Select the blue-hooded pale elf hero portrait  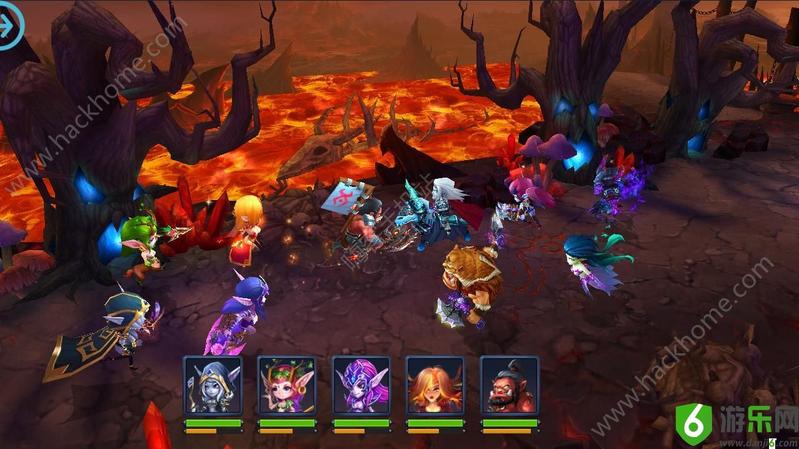tap(212, 385)
